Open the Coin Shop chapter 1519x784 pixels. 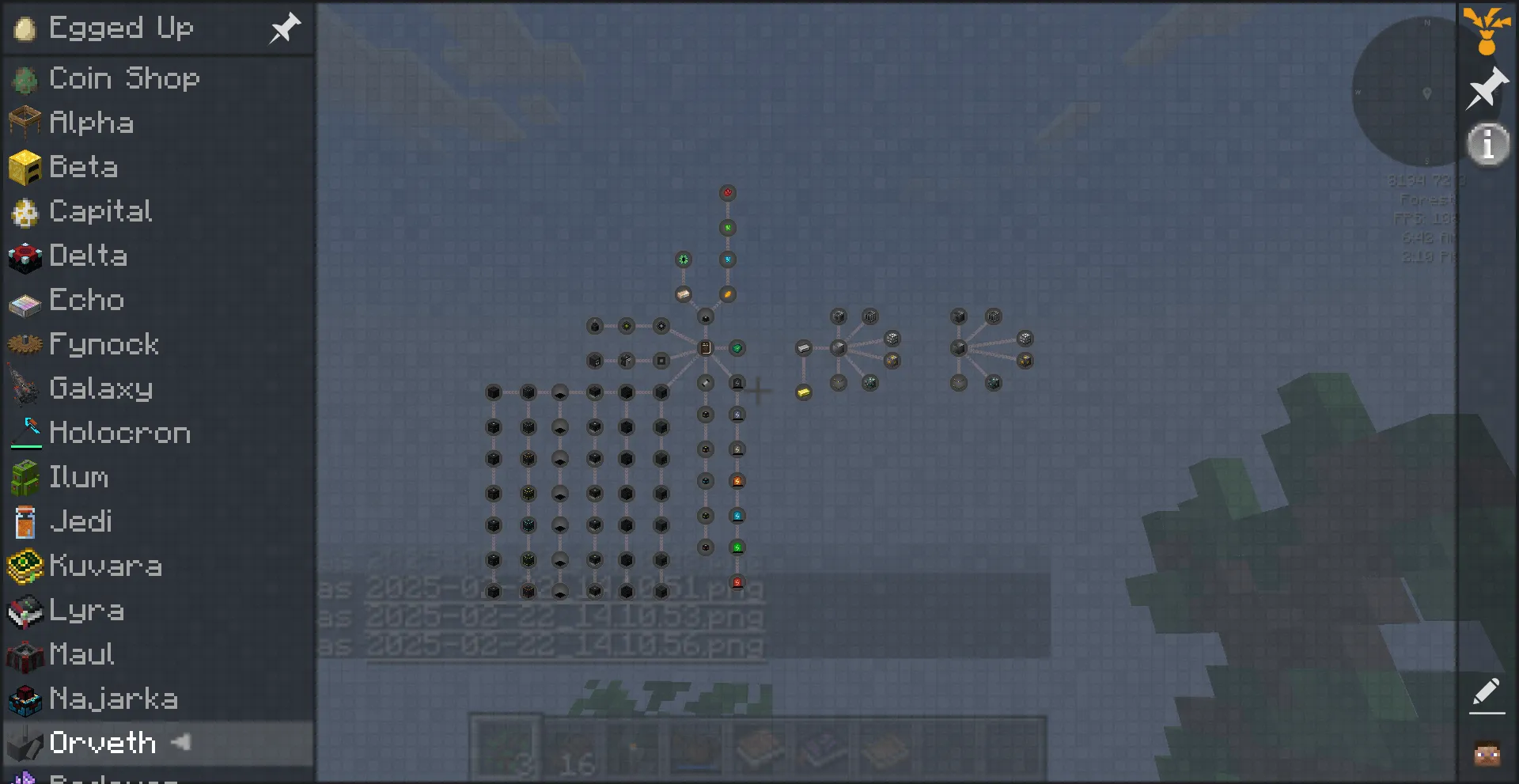[x=124, y=78]
